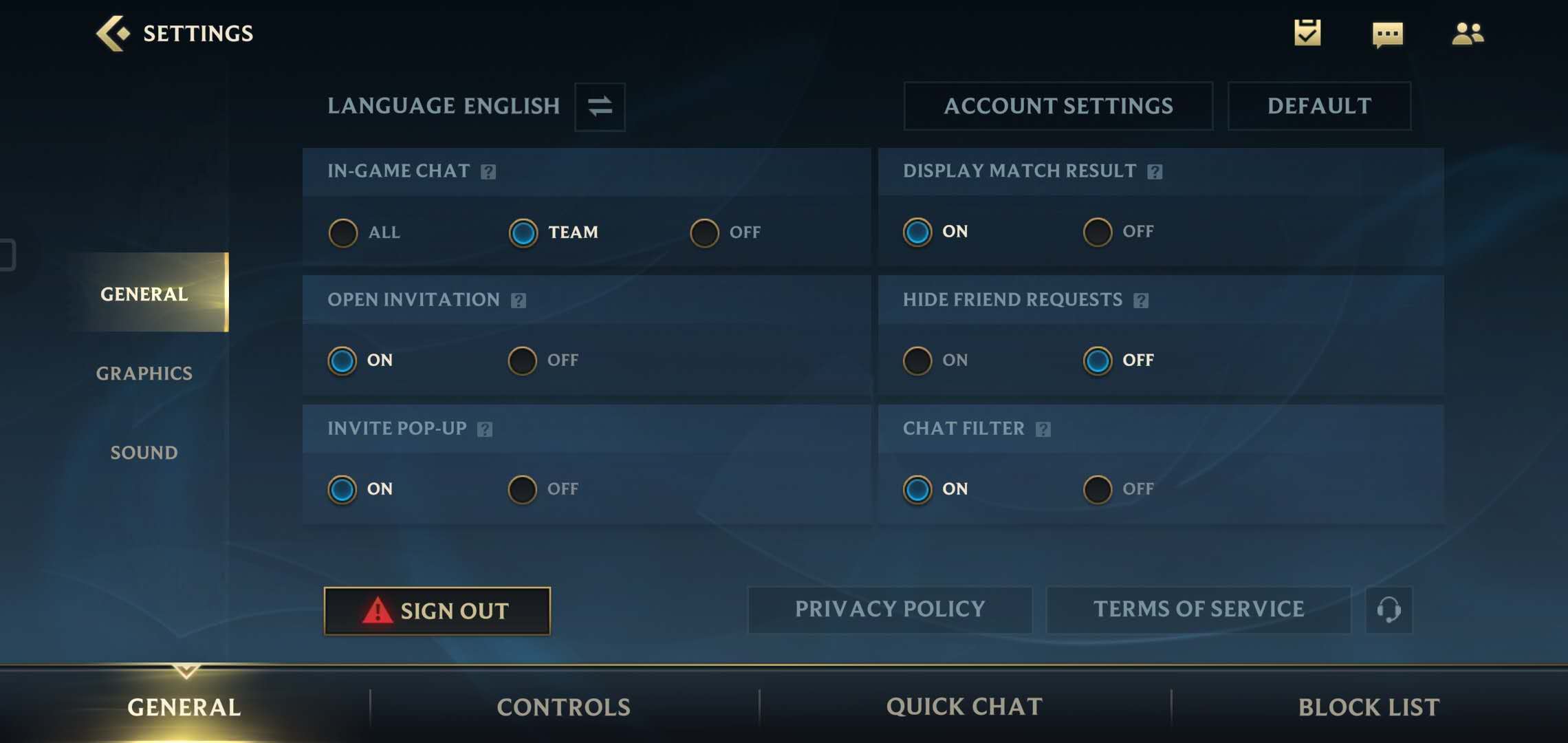Open the Block List tab
This screenshot has width=1568, height=743.
pyautogui.click(x=1369, y=707)
